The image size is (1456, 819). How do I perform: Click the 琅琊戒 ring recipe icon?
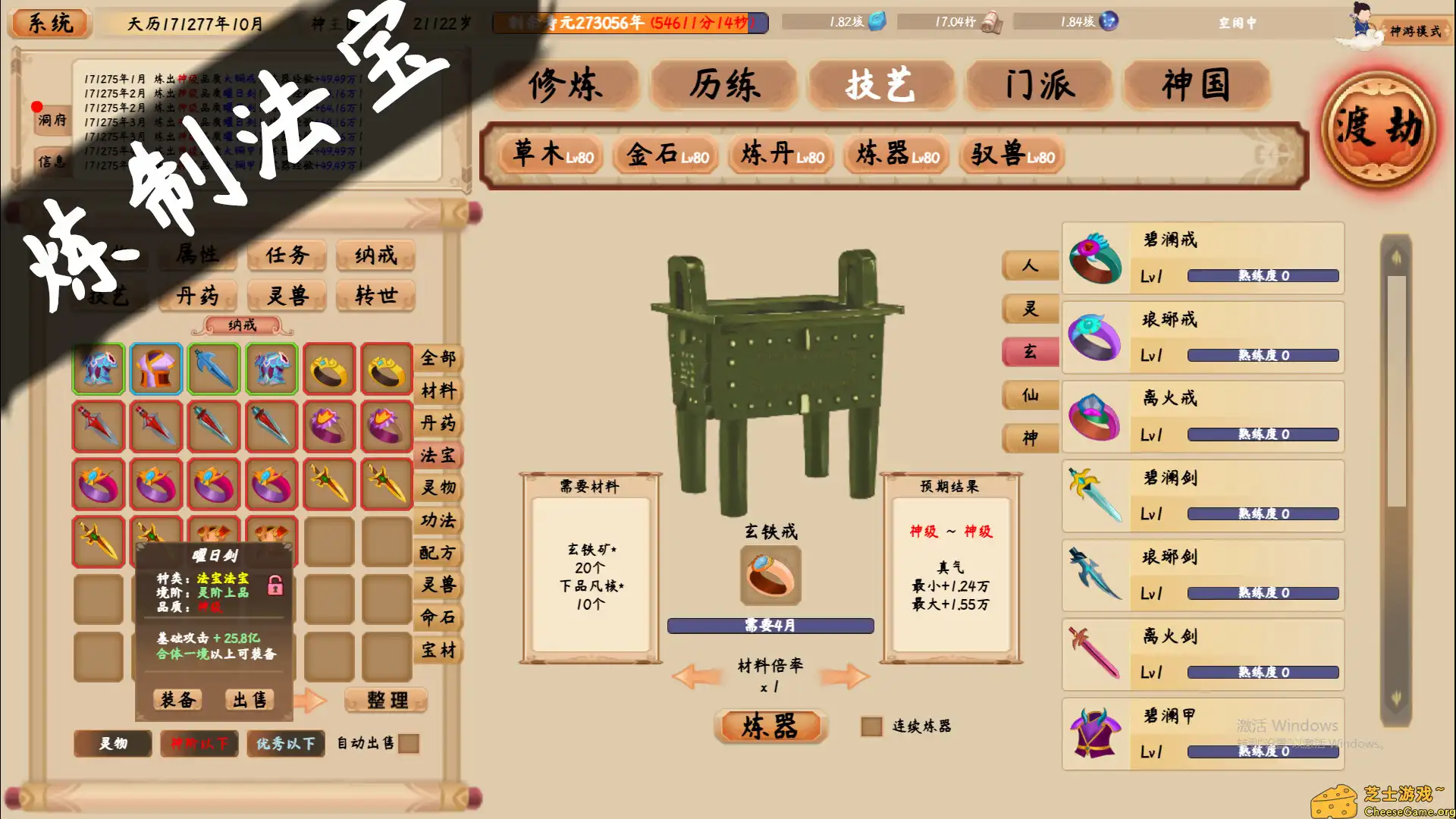[x=1095, y=337]
